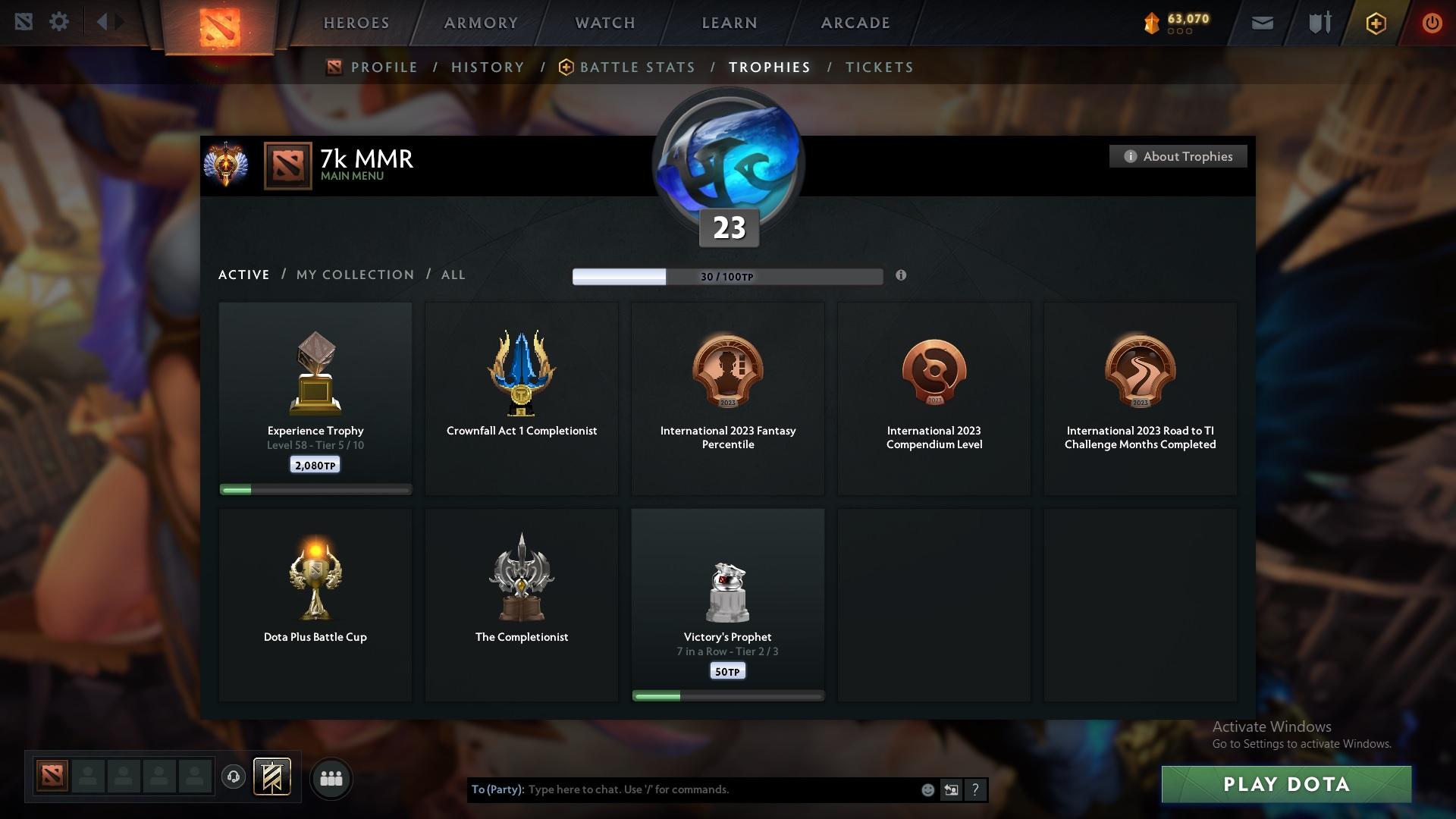Open the settings gear menu
1456x819 pixels.
pos(59,22)
